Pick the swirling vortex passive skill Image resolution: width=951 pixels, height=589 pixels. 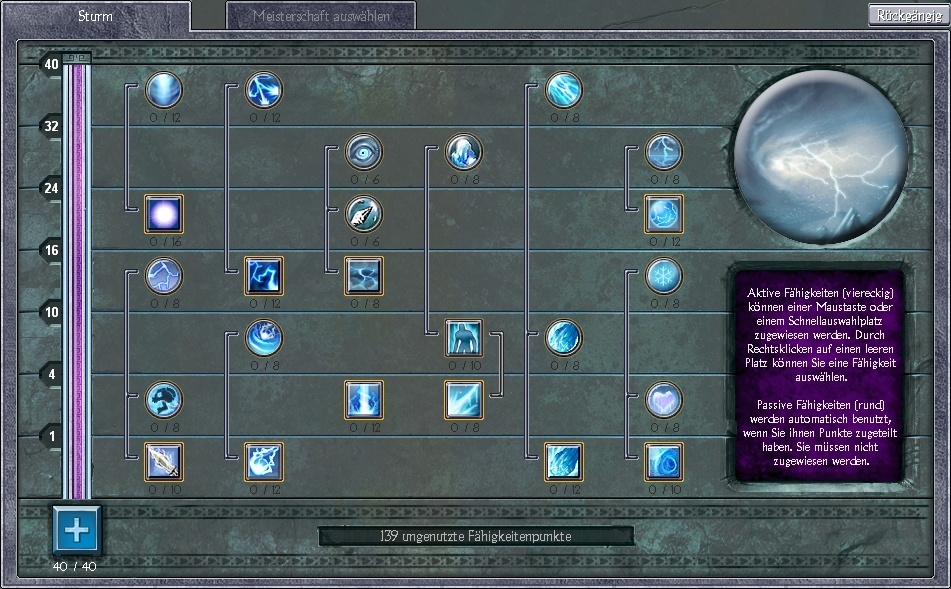[264, 338]
